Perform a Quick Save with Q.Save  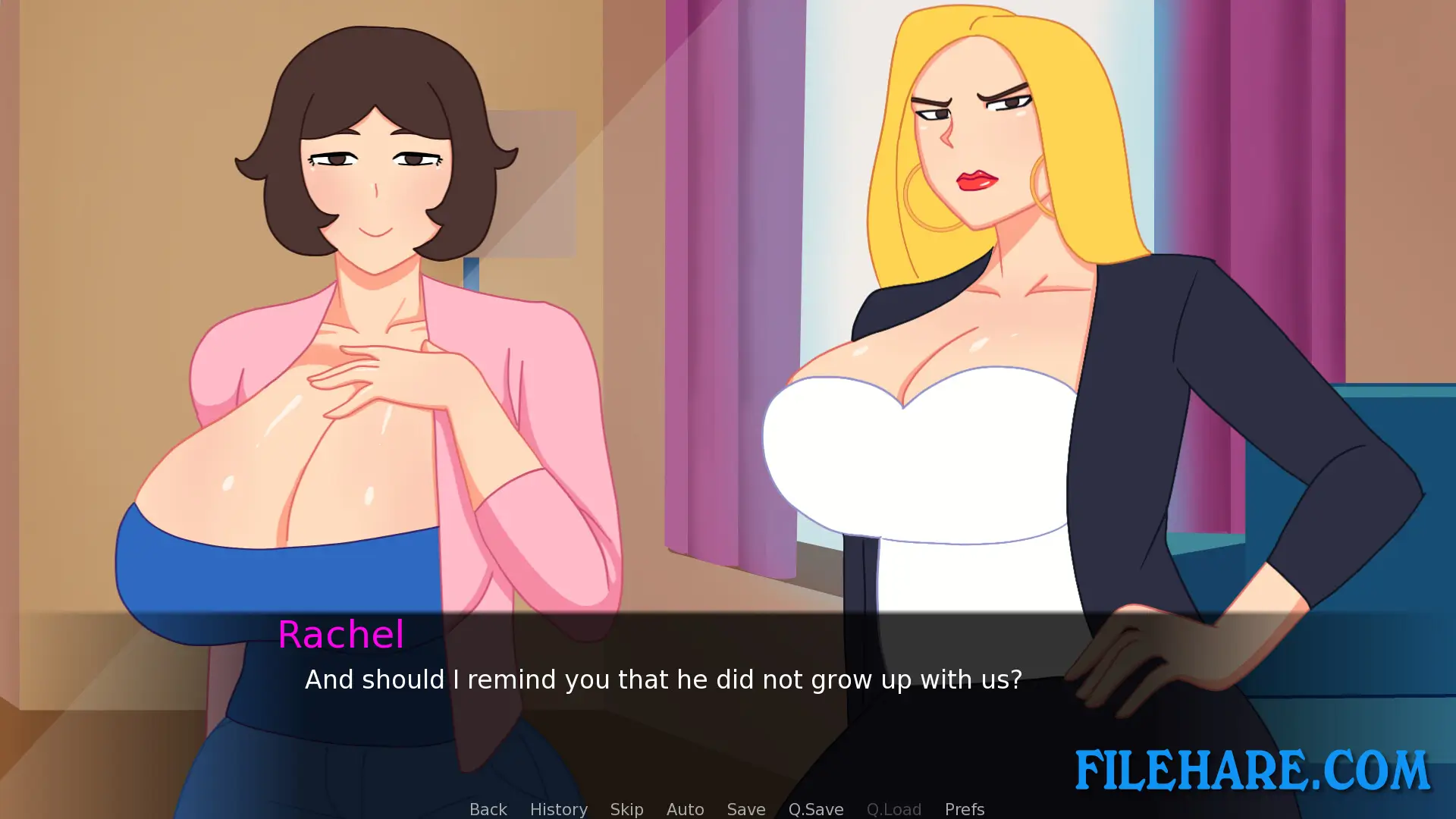pyautogui.click(x=815, y=808)
